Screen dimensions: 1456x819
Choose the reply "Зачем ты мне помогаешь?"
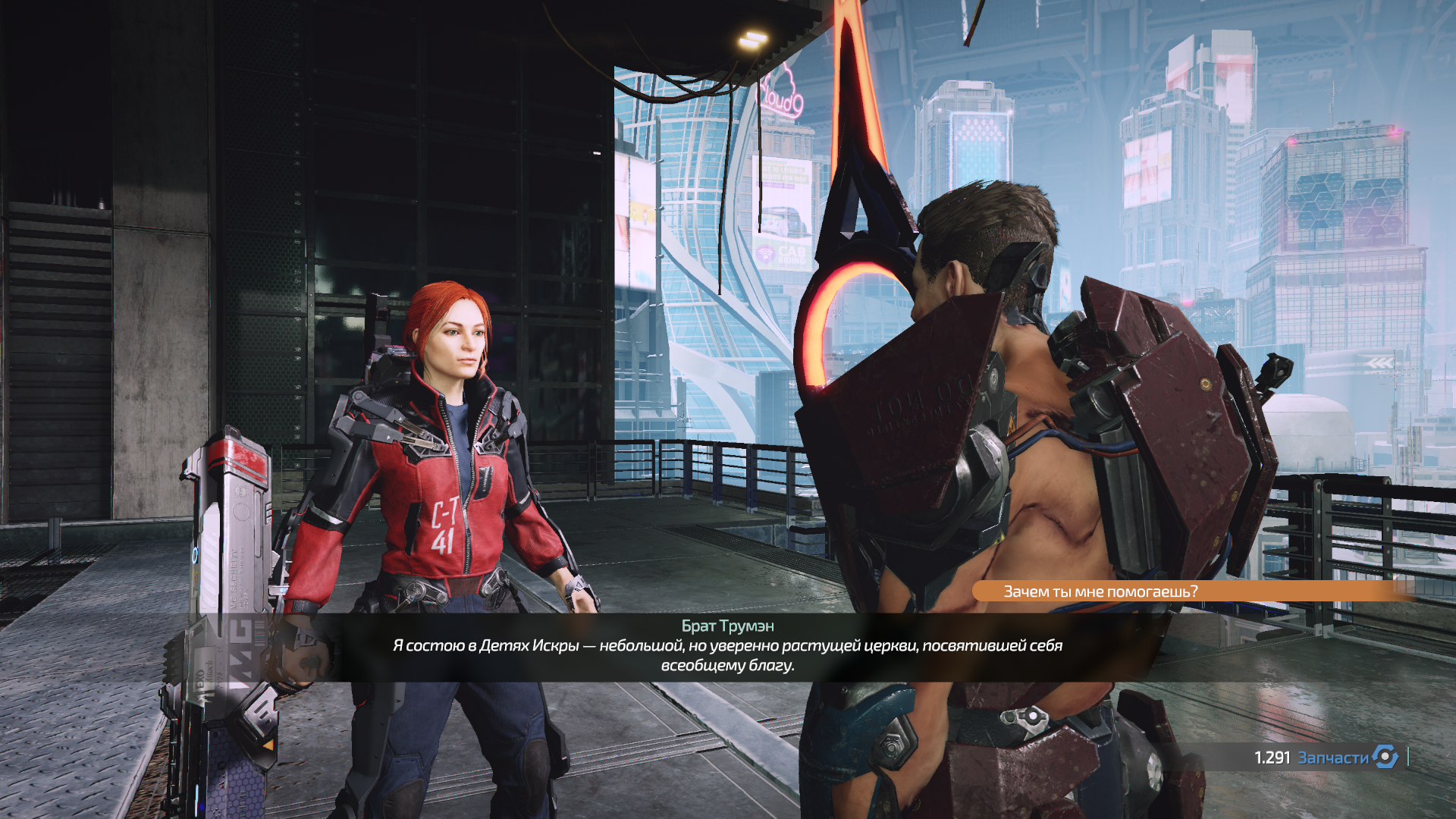point(1101,591)
